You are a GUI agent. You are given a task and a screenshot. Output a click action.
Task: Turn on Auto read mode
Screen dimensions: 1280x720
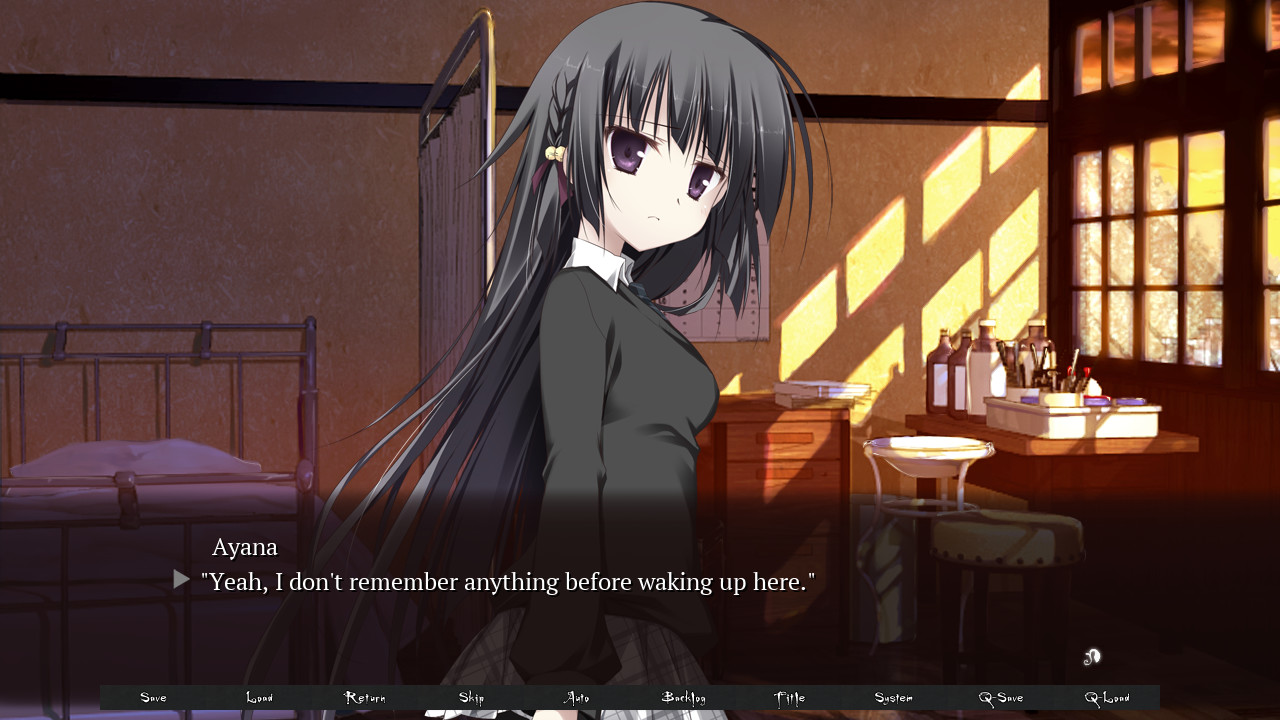(576, 697)
